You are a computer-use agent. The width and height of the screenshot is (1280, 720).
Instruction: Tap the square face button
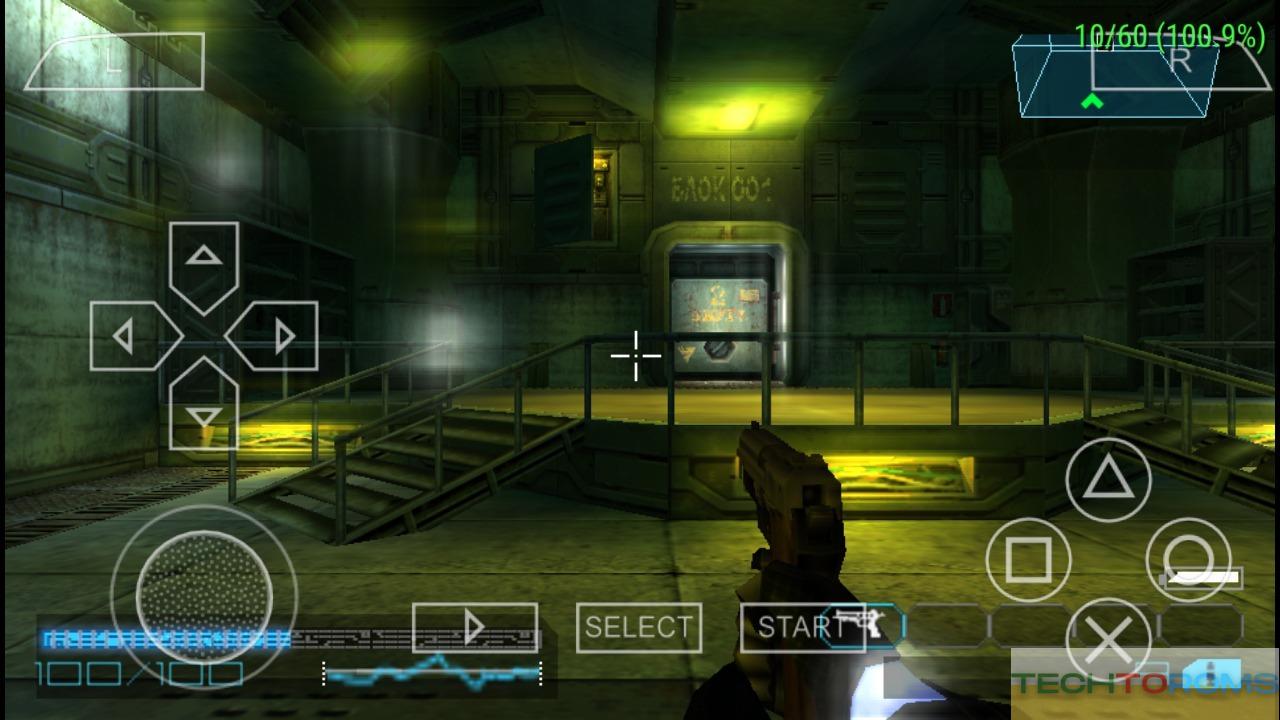[x=1028, y=560]
